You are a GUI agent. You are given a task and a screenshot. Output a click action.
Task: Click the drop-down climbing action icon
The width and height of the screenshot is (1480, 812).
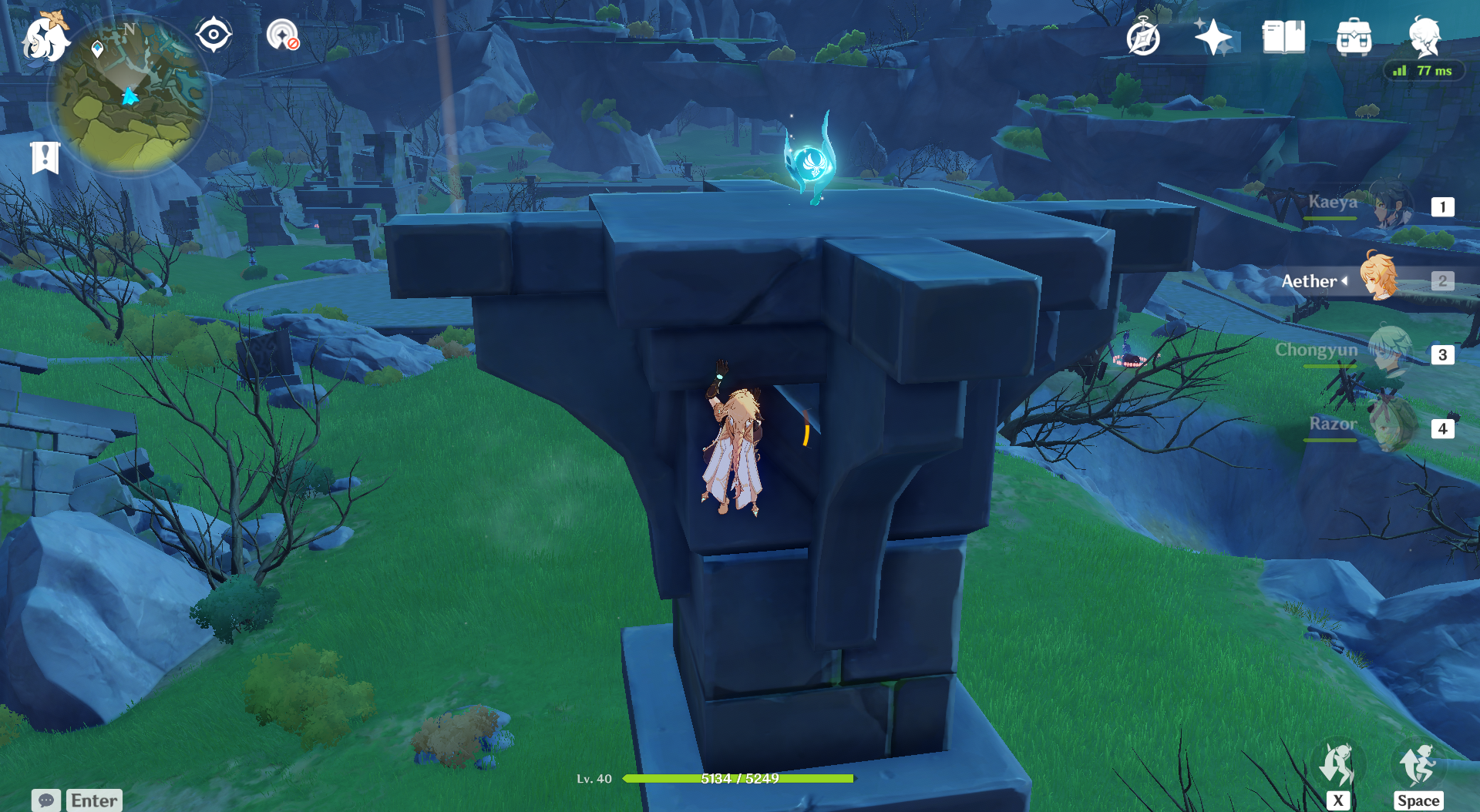click(x=1338, y=767)
